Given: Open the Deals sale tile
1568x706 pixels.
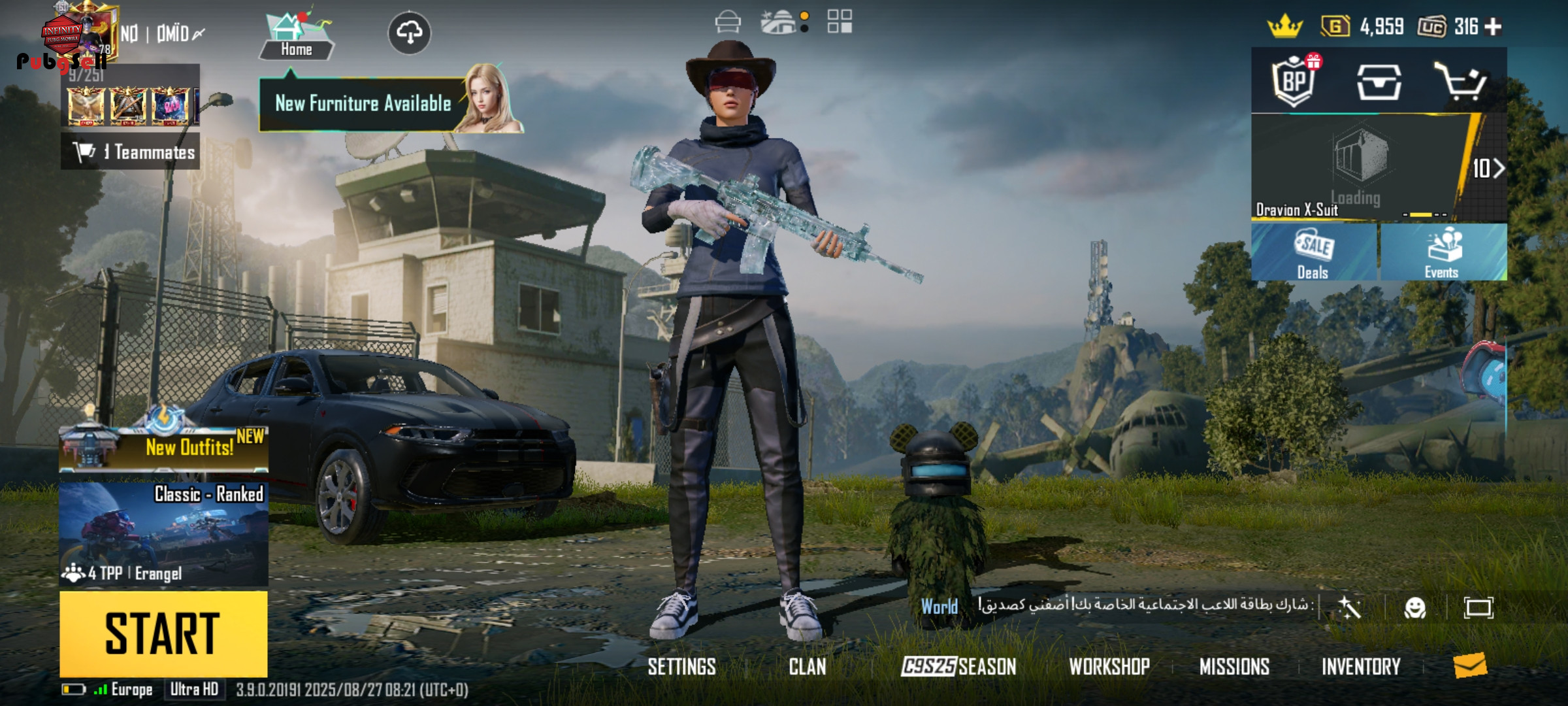Looking at the screenshot, I should (1313, 253).
